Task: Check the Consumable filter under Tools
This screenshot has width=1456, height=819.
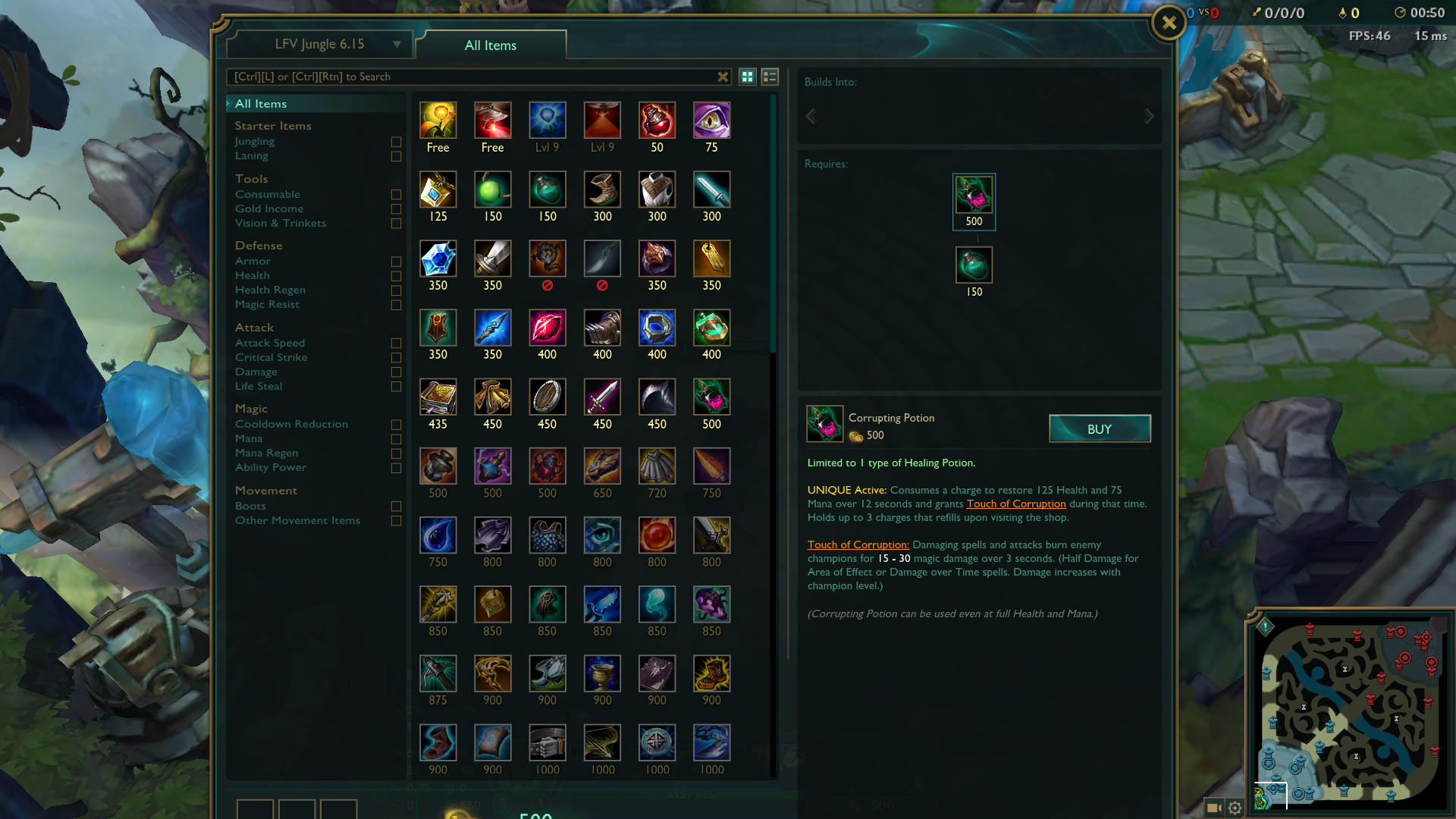Action: click(395, 195)
